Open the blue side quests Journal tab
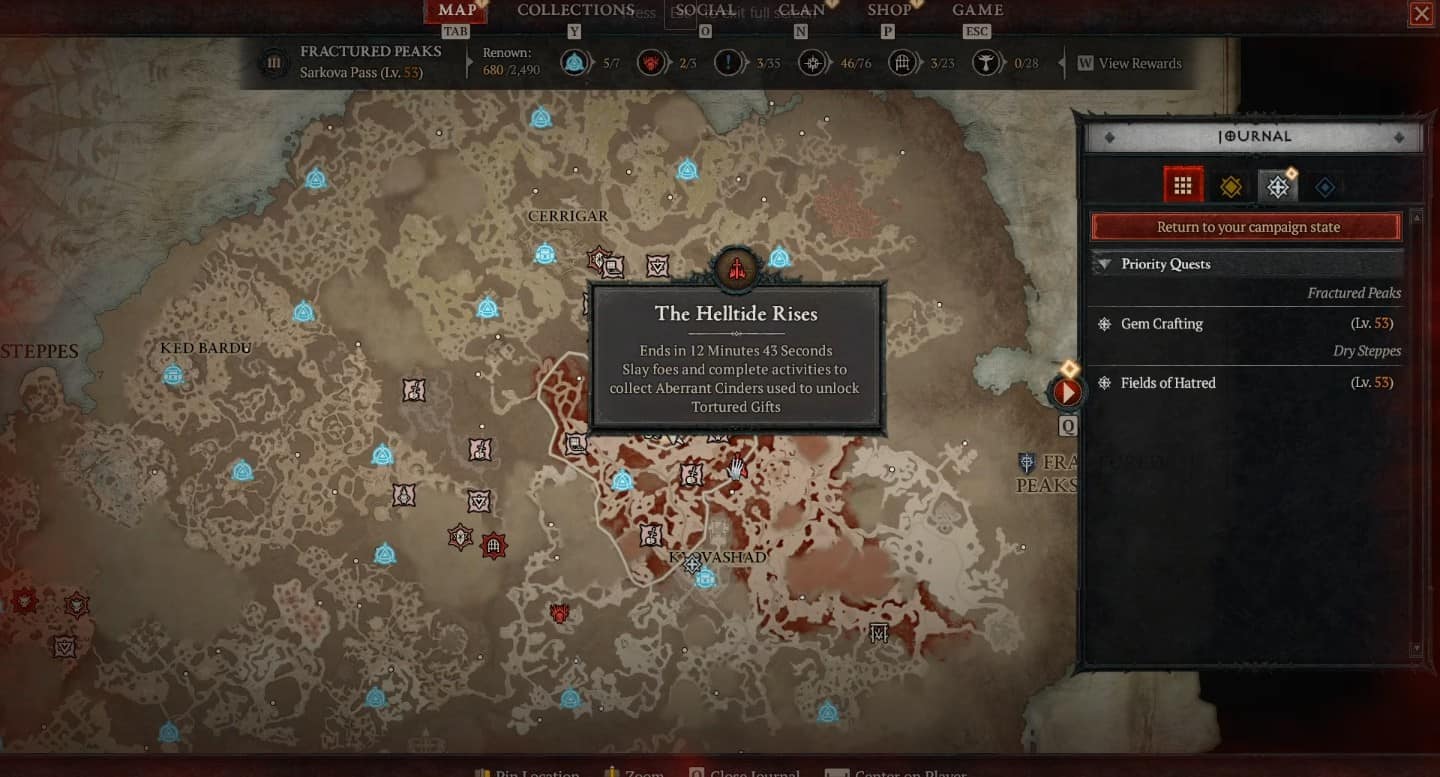This screenshot has width=1440, height=777. [1324, 185]
